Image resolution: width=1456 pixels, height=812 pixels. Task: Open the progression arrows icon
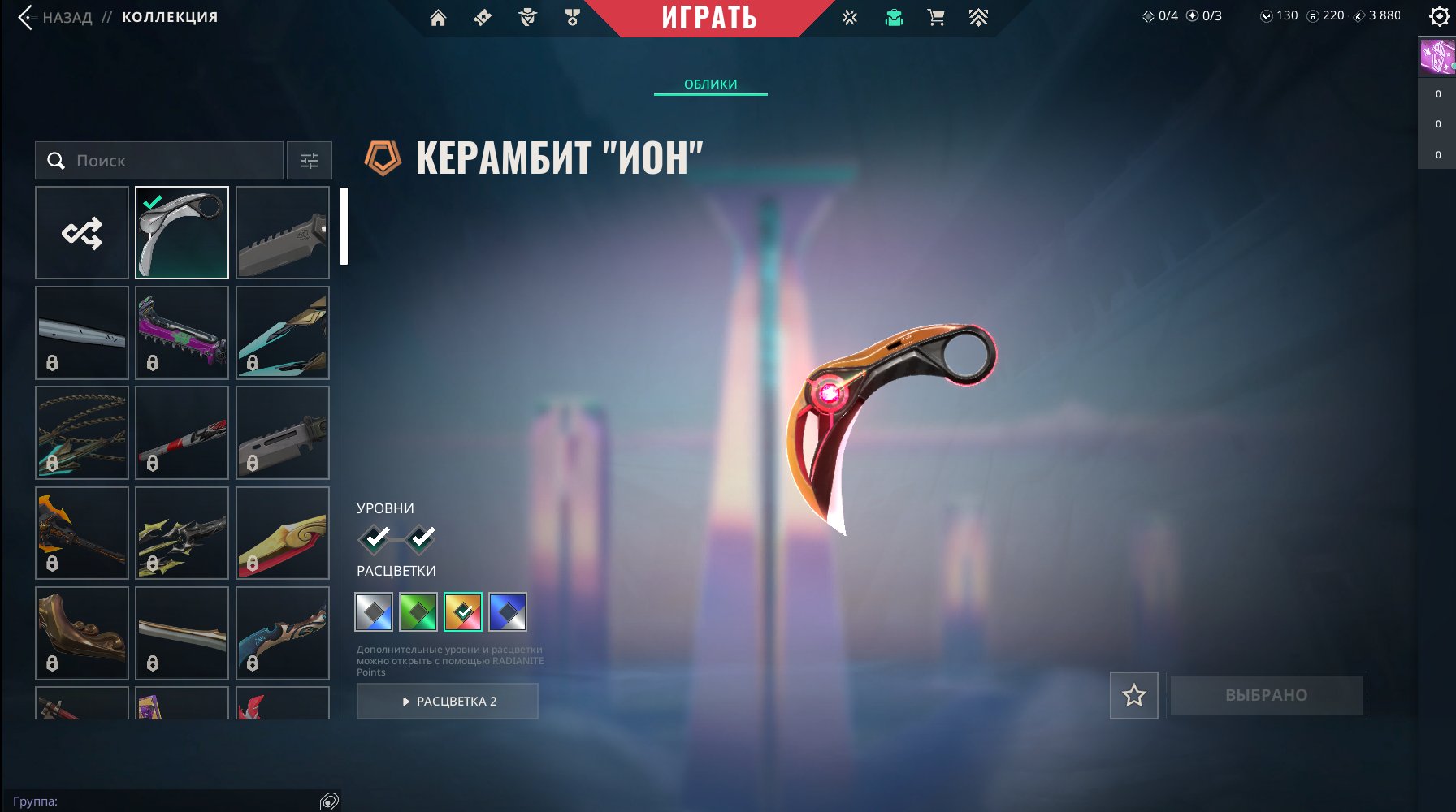click(x=979, y=17)
